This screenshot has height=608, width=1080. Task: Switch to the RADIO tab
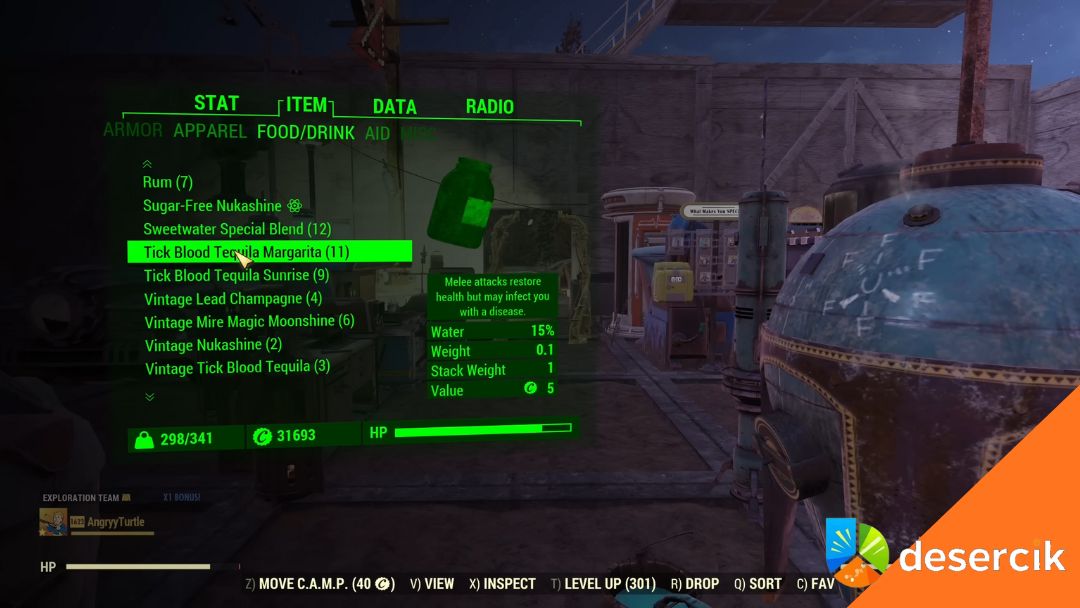click(489, 107)
